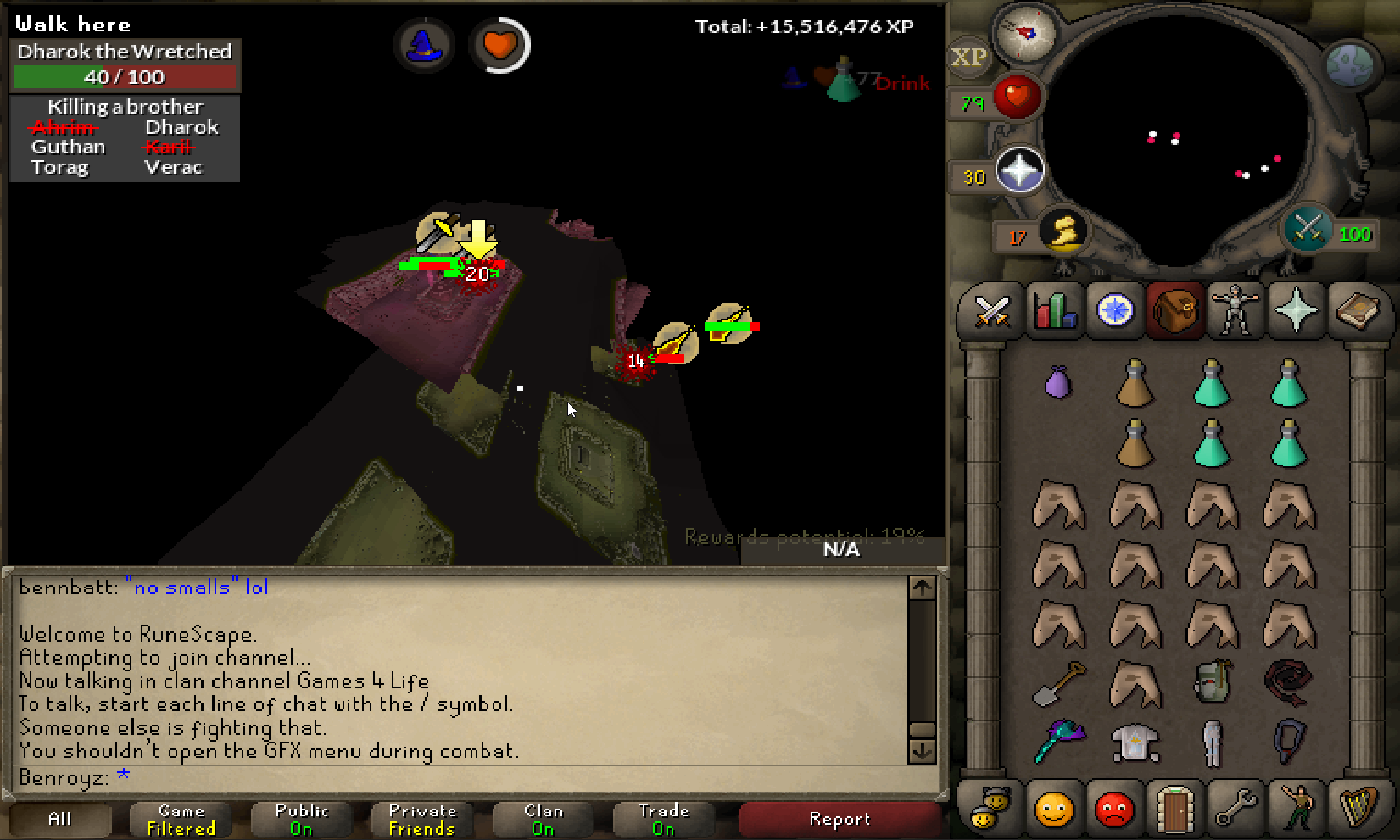
Task: Open the purple rune pouch
Action: pos(1057,382)
